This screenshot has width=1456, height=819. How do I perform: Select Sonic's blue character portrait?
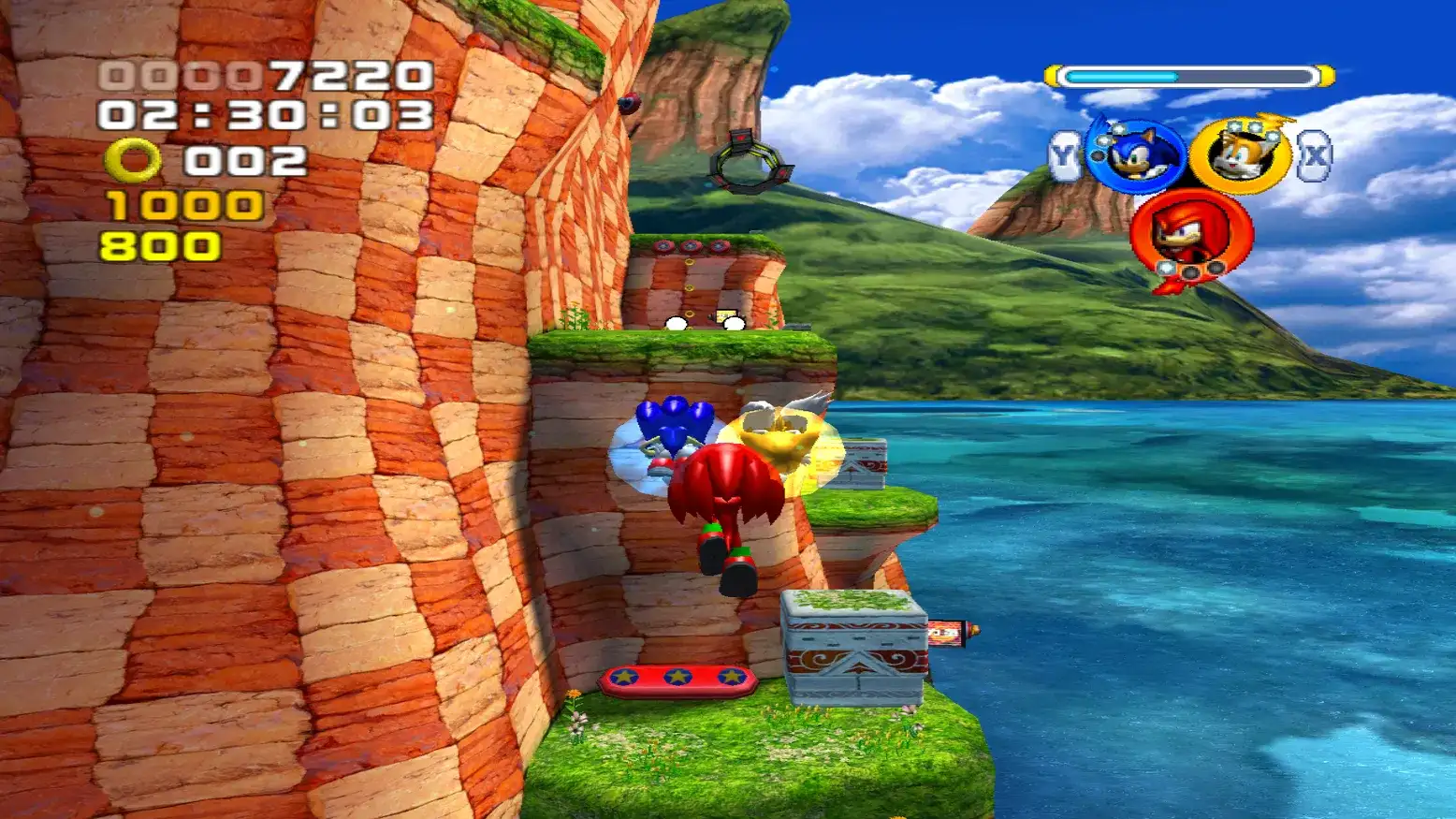[x=1136, y=155]
